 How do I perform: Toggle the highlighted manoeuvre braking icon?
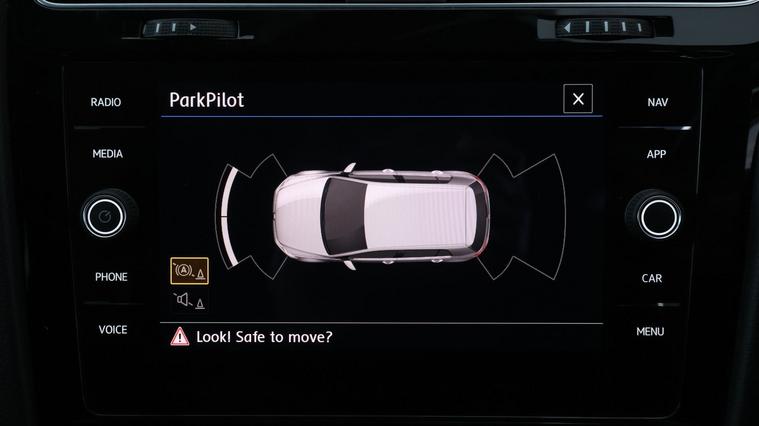tap(190, 270)
